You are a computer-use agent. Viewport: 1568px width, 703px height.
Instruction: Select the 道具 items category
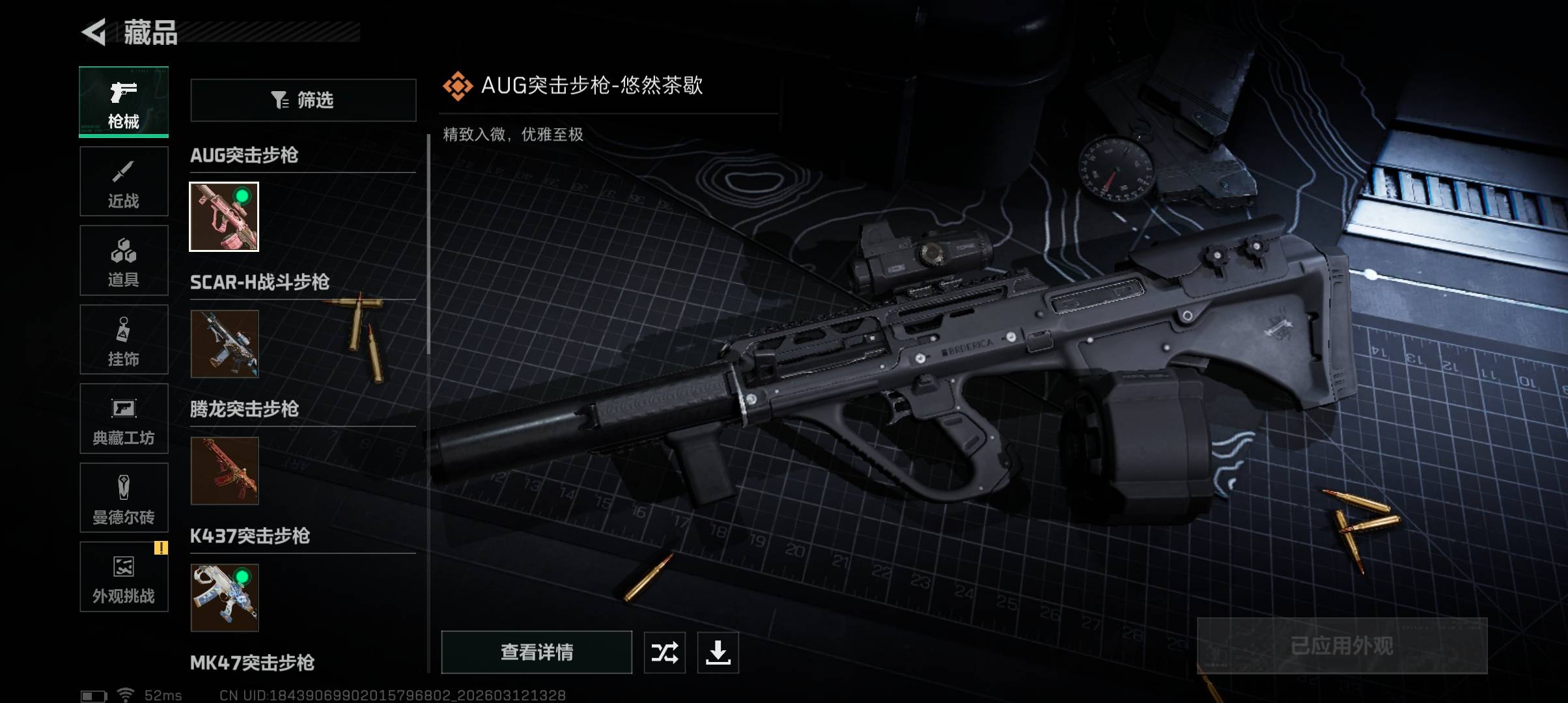click(124, 260)
